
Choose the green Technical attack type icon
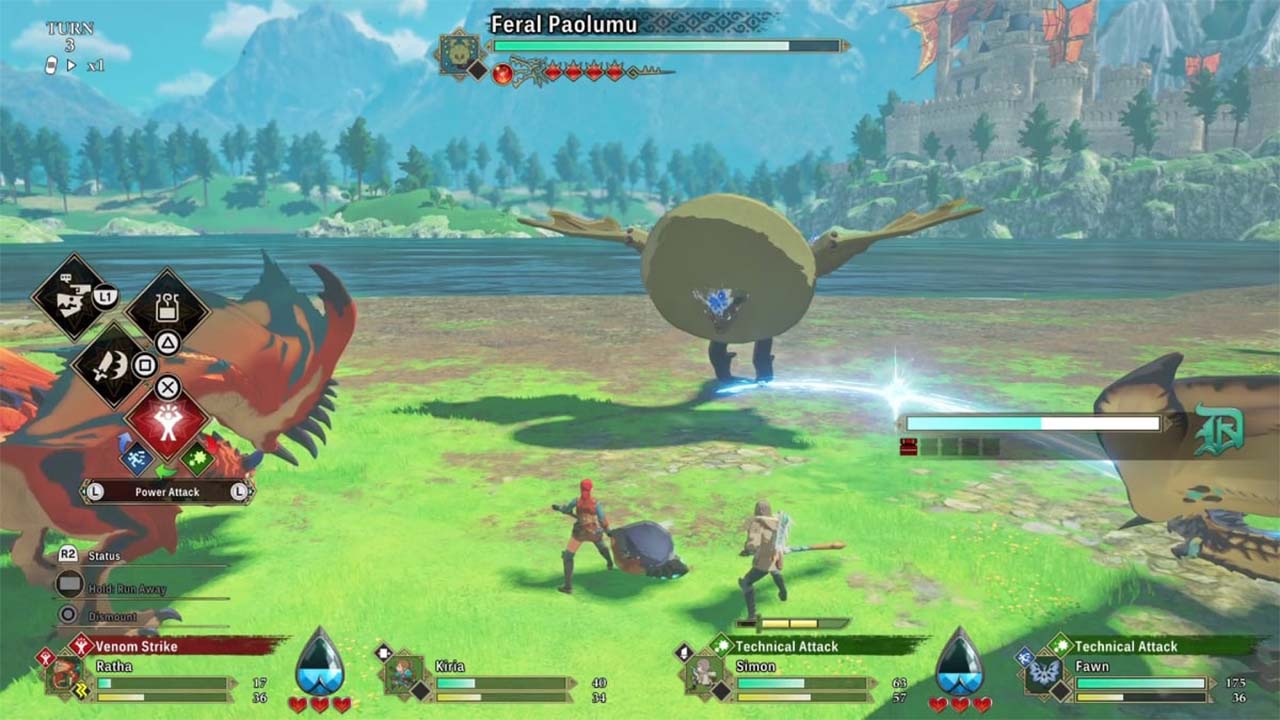click(x=199, y=458)
